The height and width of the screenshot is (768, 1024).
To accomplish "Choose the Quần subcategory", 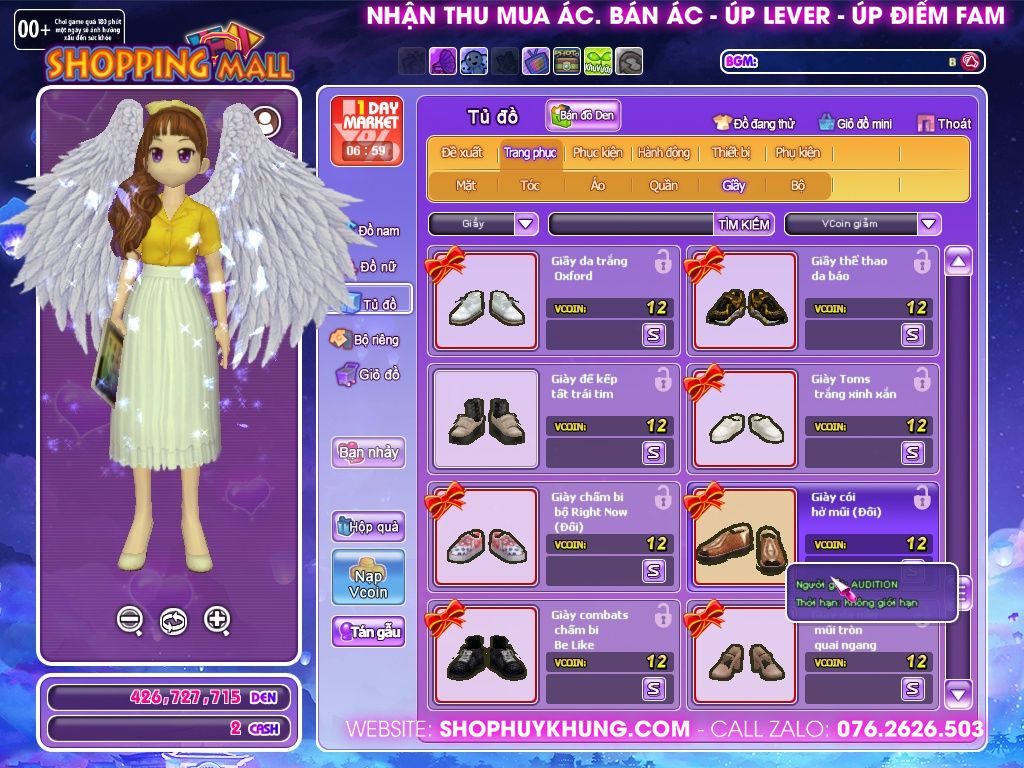I will pos(663,185).
